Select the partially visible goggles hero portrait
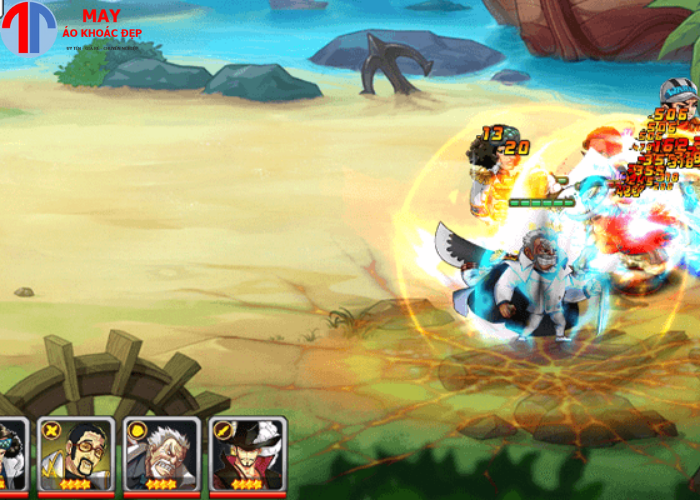Viewport: 700px width, 500px height. click(x=12, y=455)
